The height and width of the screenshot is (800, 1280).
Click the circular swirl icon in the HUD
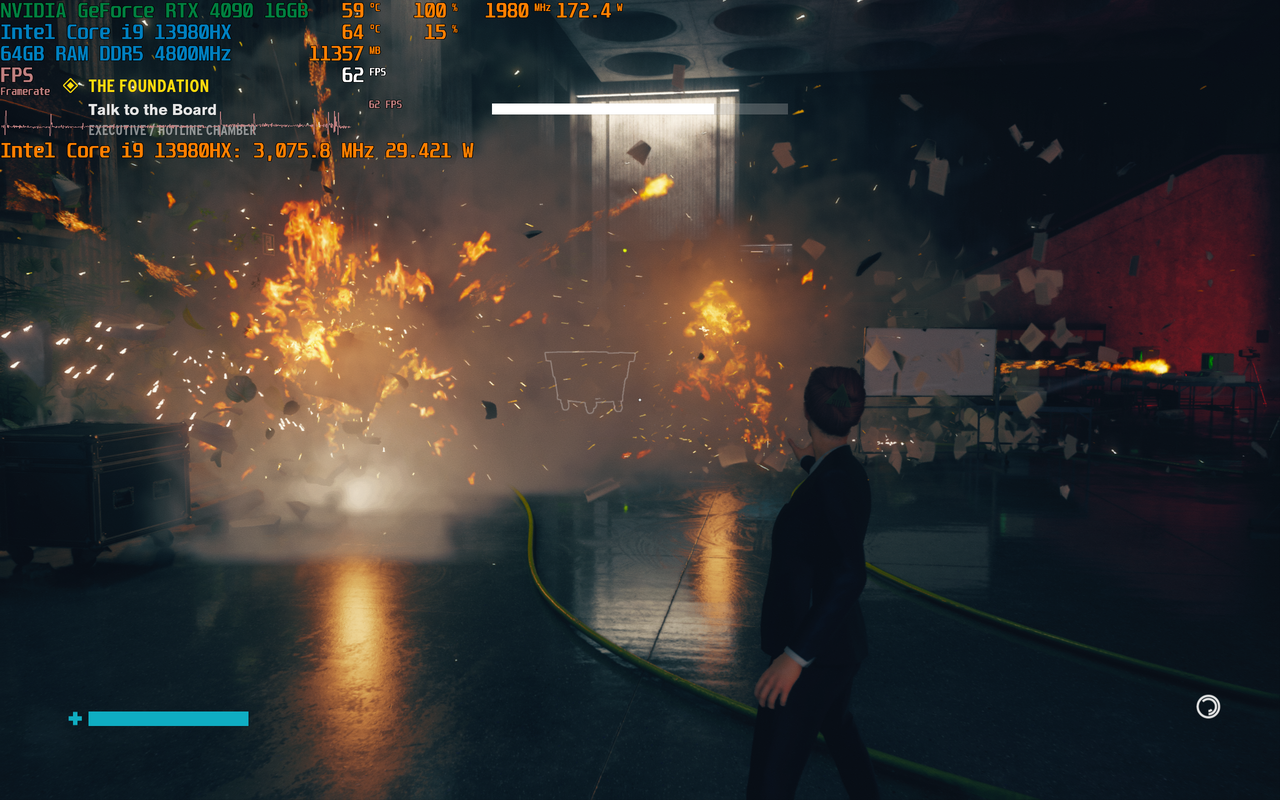click(1208, 707)
